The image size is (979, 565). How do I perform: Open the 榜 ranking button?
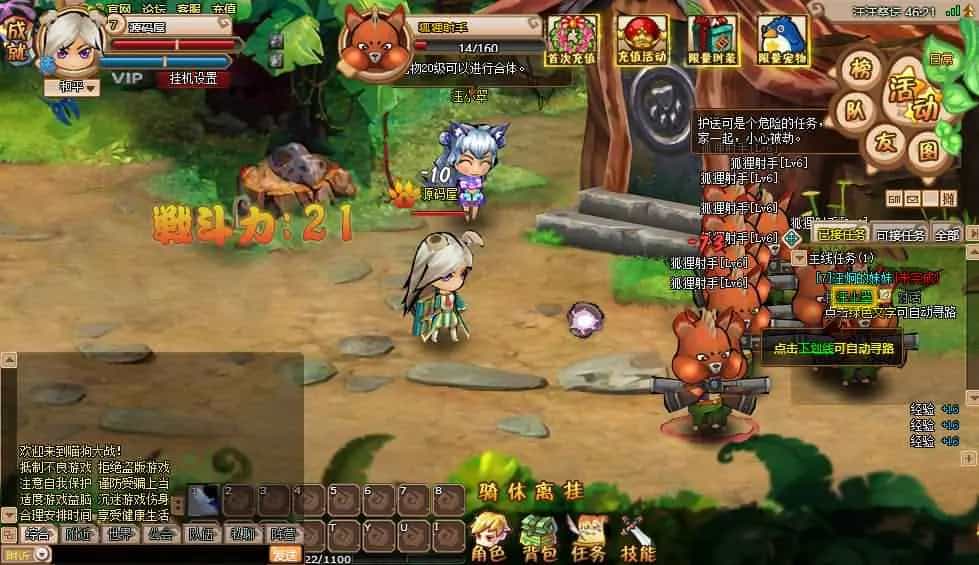coord(859,68)
